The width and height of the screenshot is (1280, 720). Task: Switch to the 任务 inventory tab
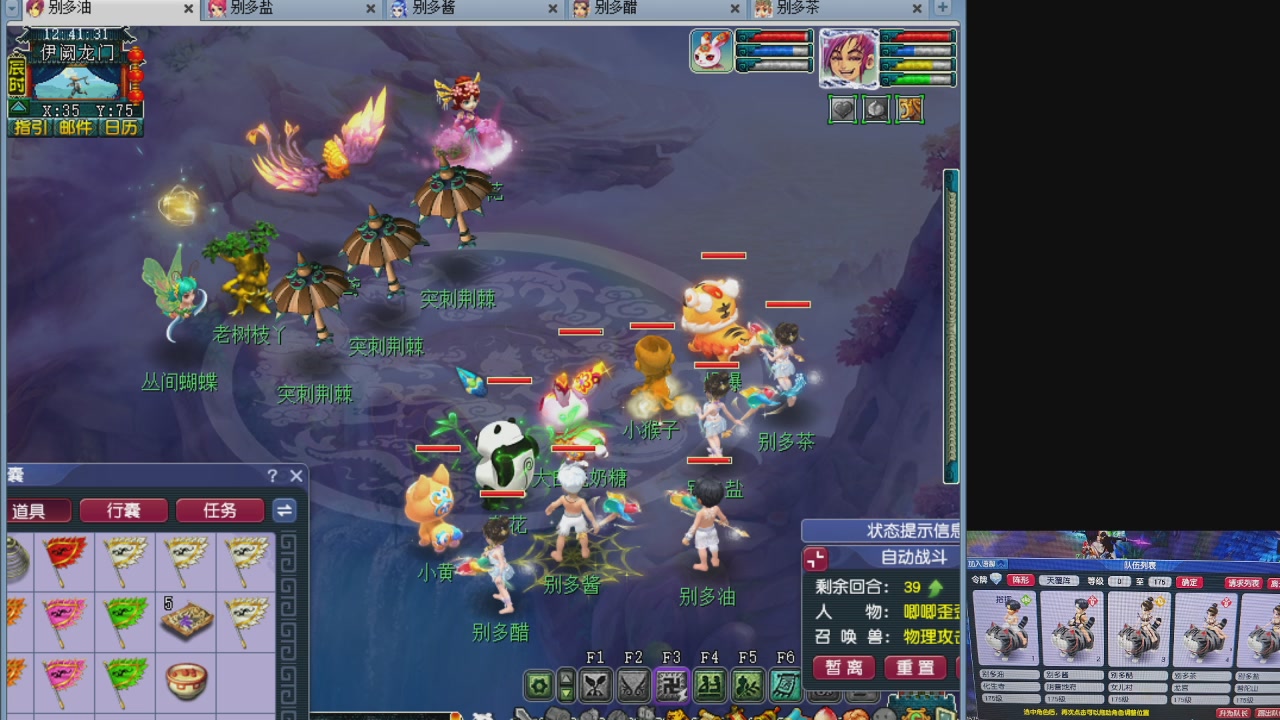(219, 510)
